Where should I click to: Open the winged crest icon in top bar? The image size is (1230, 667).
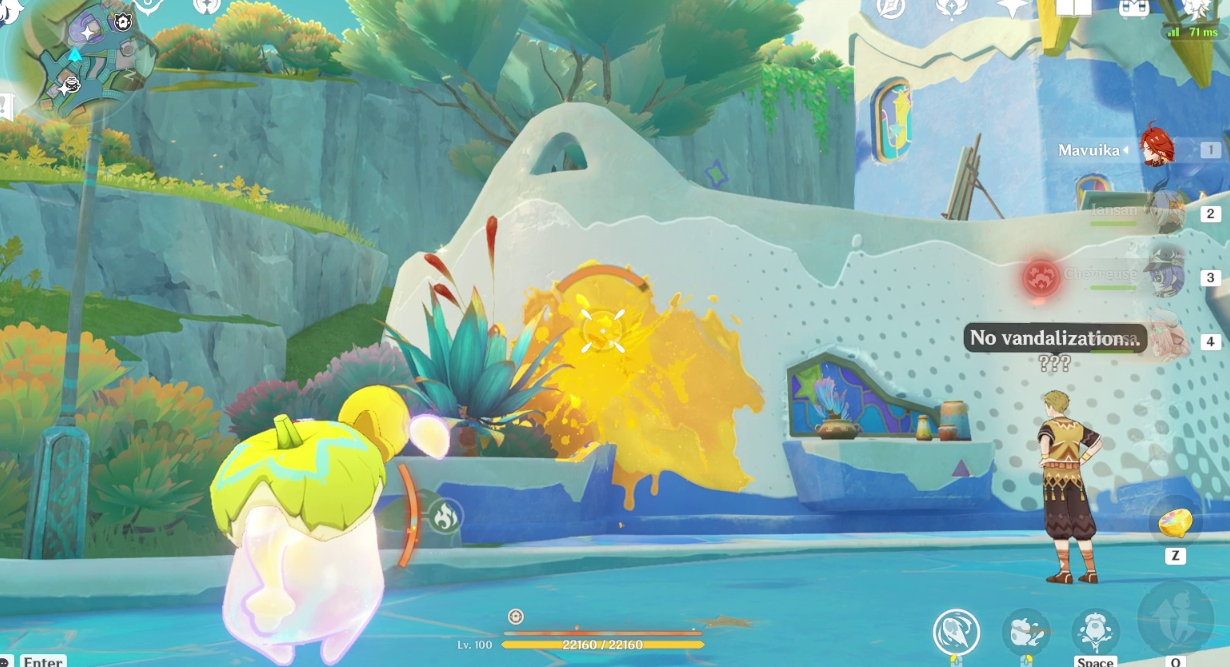point(951,8)
